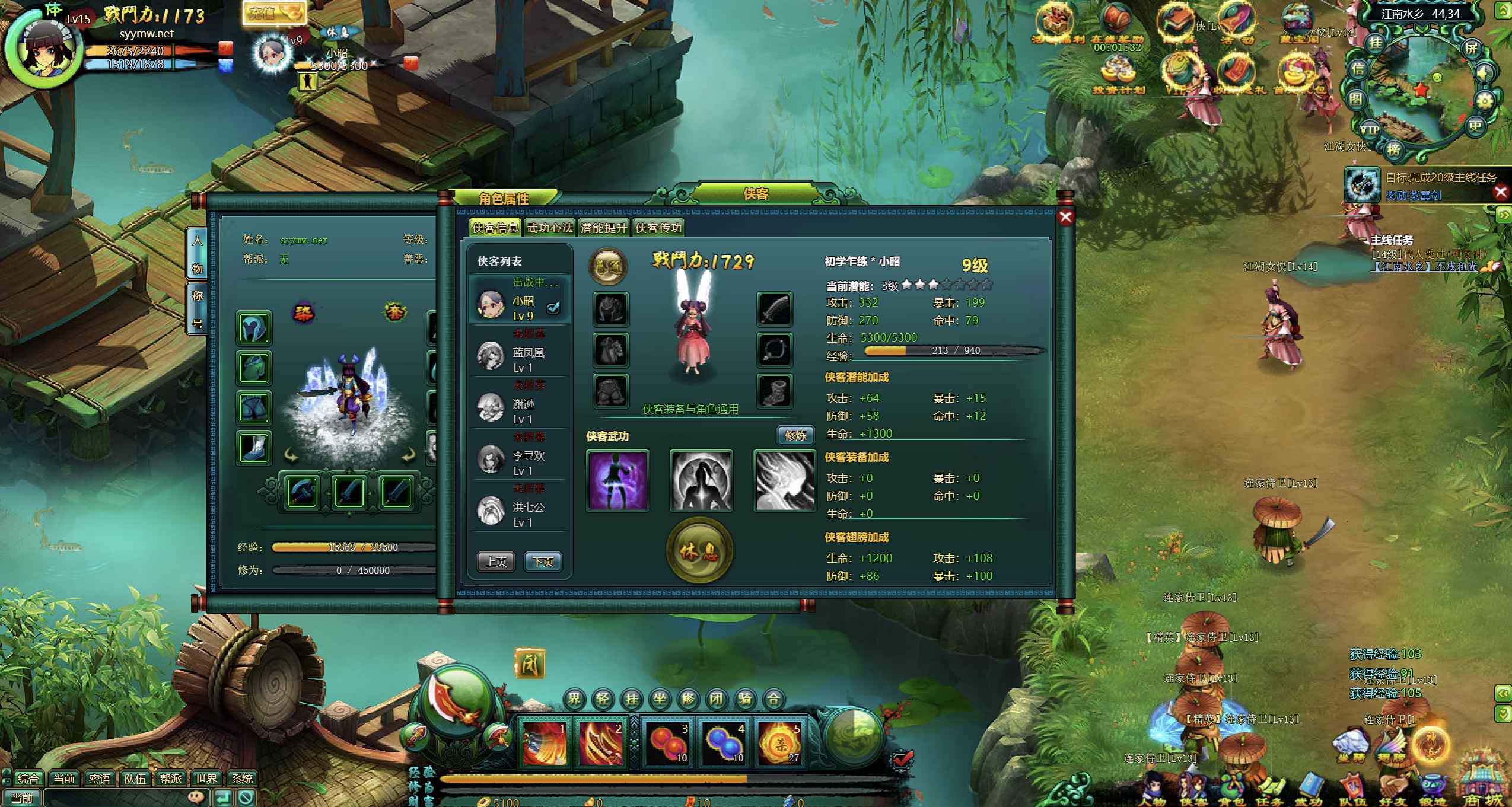Go to previous page with 上页
The width and height of the screenshot is (1512, 807).
[496, 562]
